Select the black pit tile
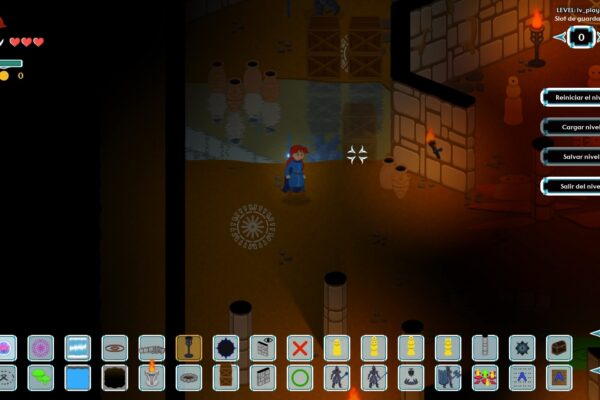The image size is (600, 400). pos(114,377)
